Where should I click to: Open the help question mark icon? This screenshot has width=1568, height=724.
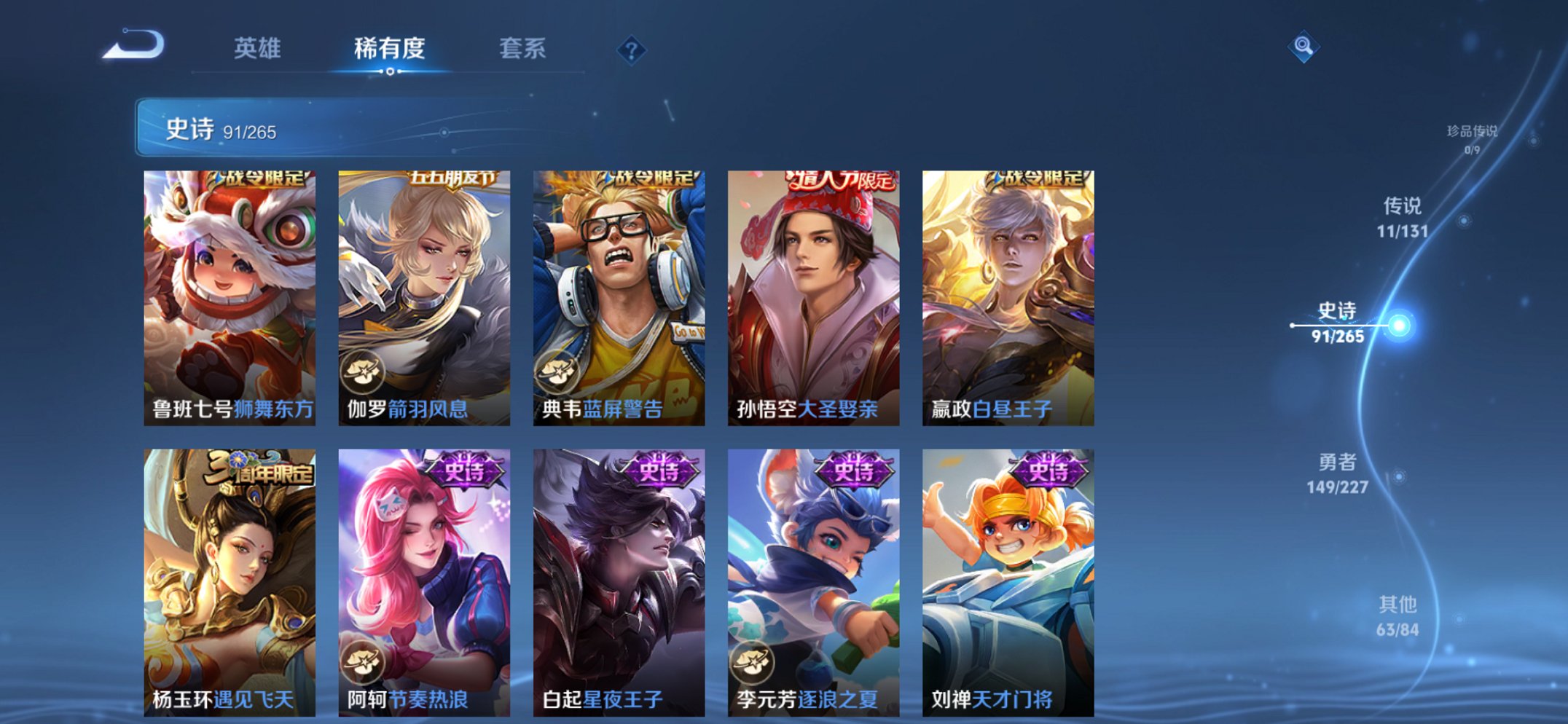pyautogui.click(x=632, y=50)
